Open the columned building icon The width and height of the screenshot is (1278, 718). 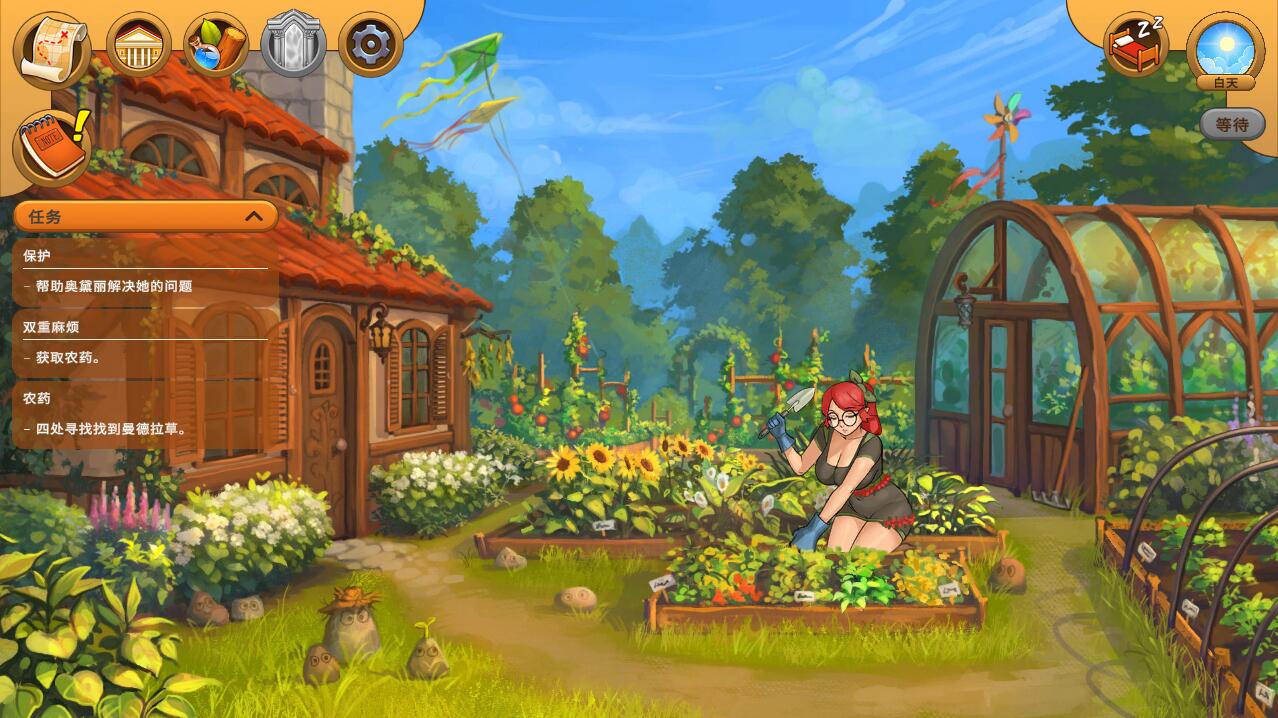(138, 45)
